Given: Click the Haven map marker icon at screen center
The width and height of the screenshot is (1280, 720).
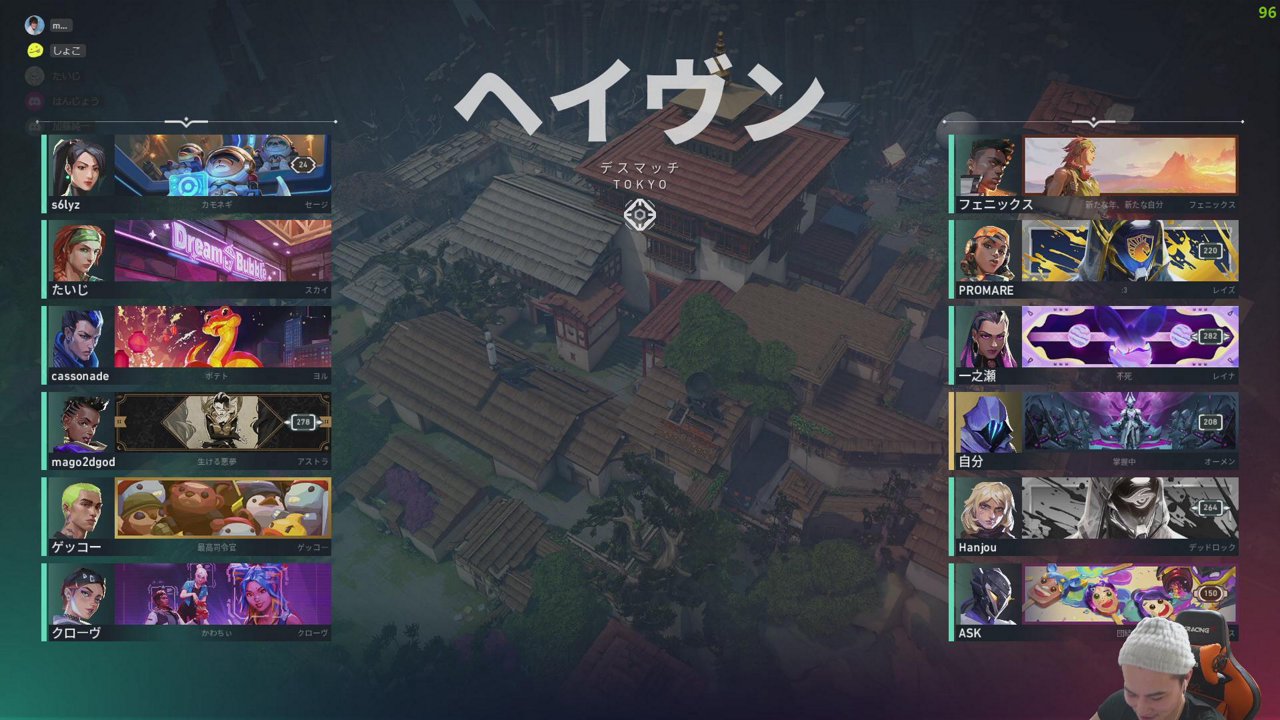Looking at the screenshot, I should click(x=639, y=216).
